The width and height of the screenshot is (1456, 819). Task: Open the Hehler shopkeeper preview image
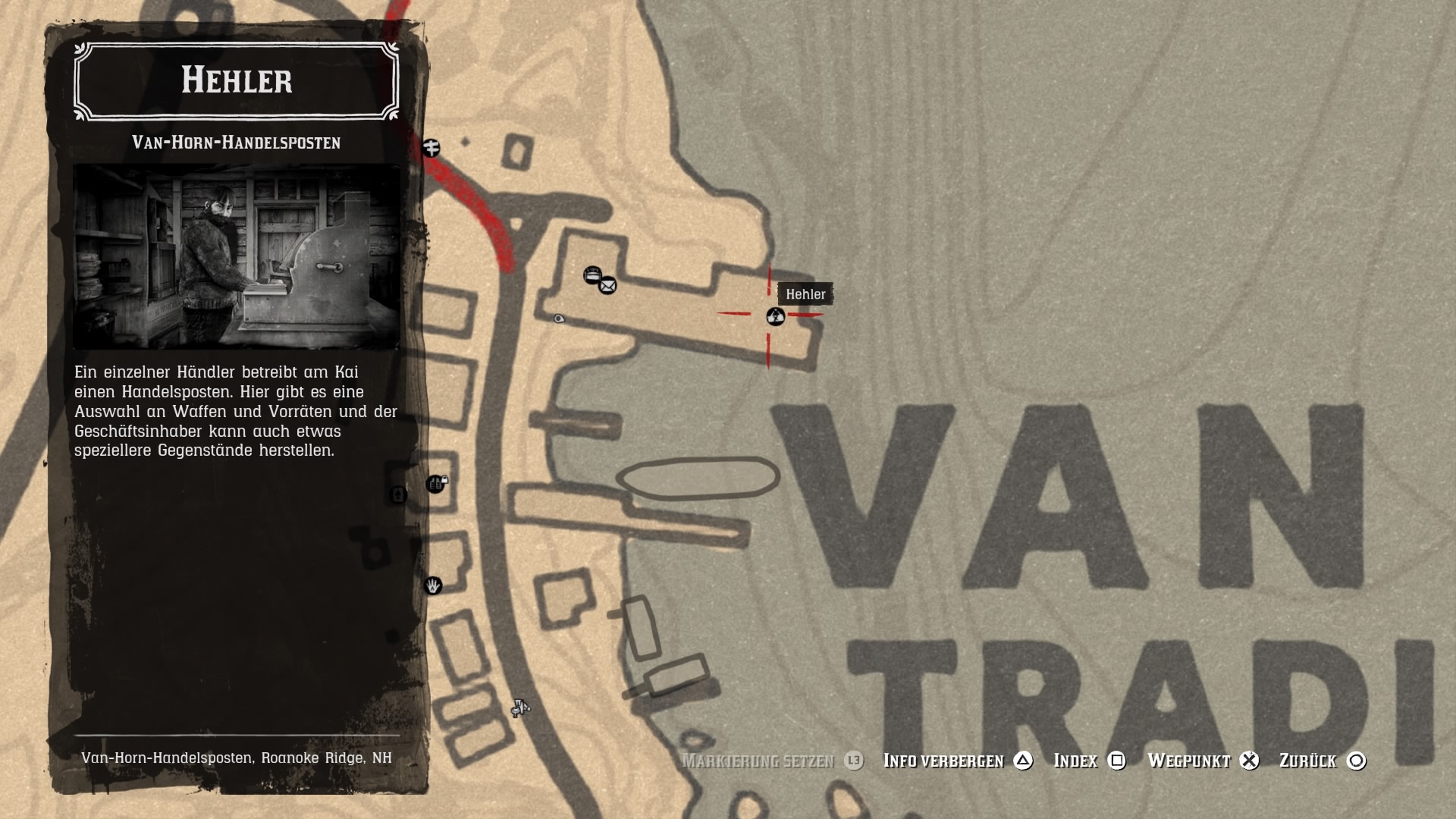coord(237,256)
